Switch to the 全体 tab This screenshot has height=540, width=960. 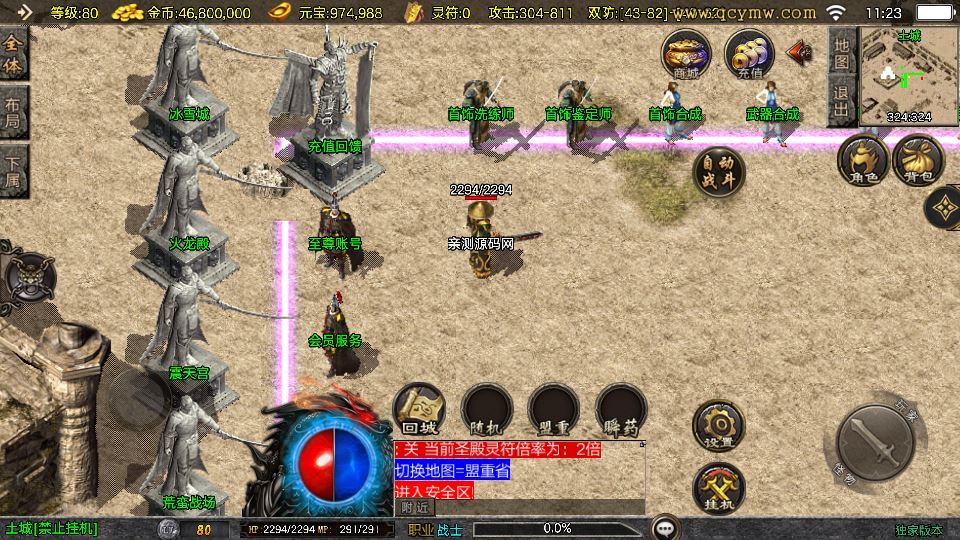13,54
